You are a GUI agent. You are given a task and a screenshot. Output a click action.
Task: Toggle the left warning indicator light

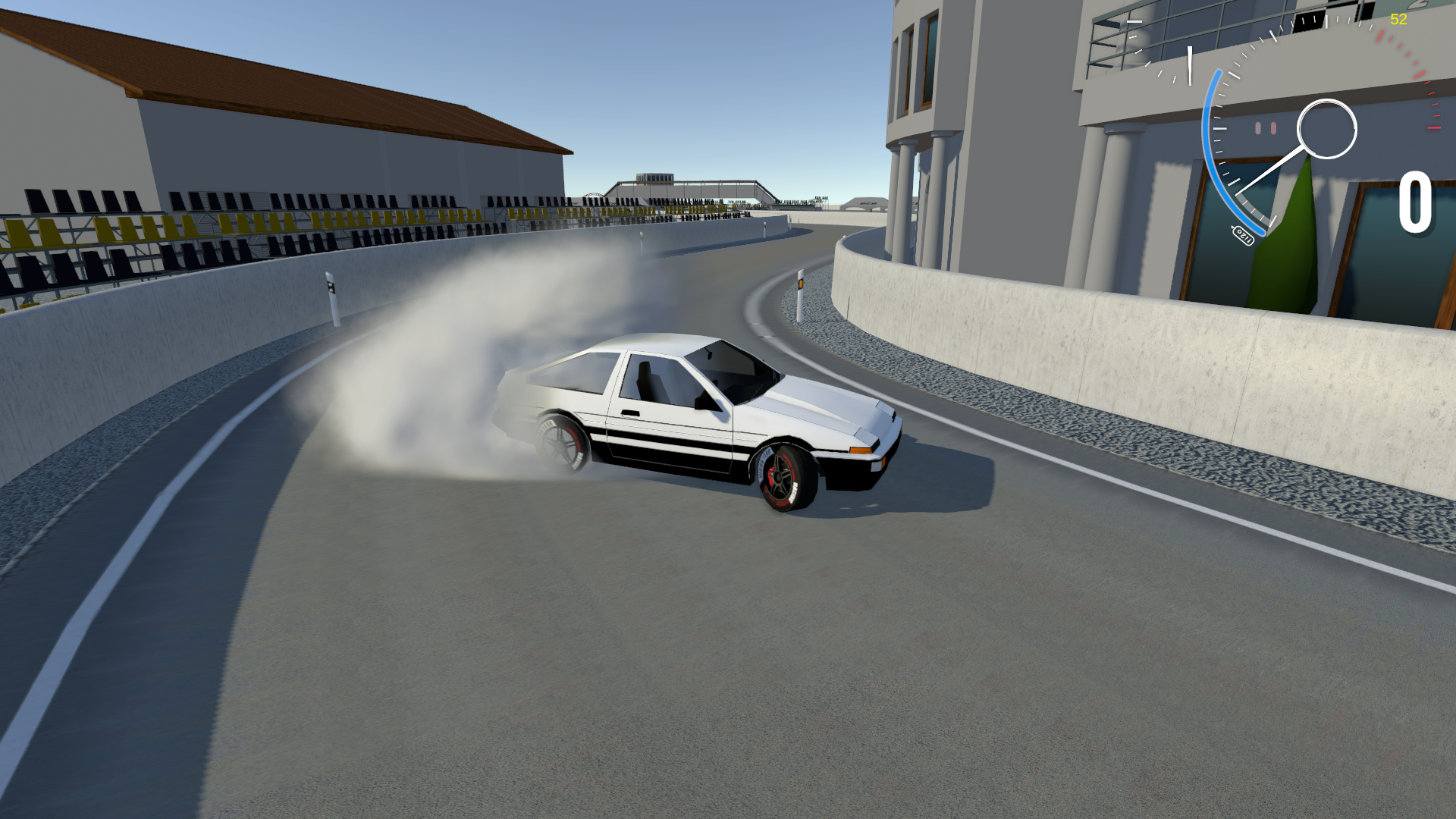point(1258,127)
